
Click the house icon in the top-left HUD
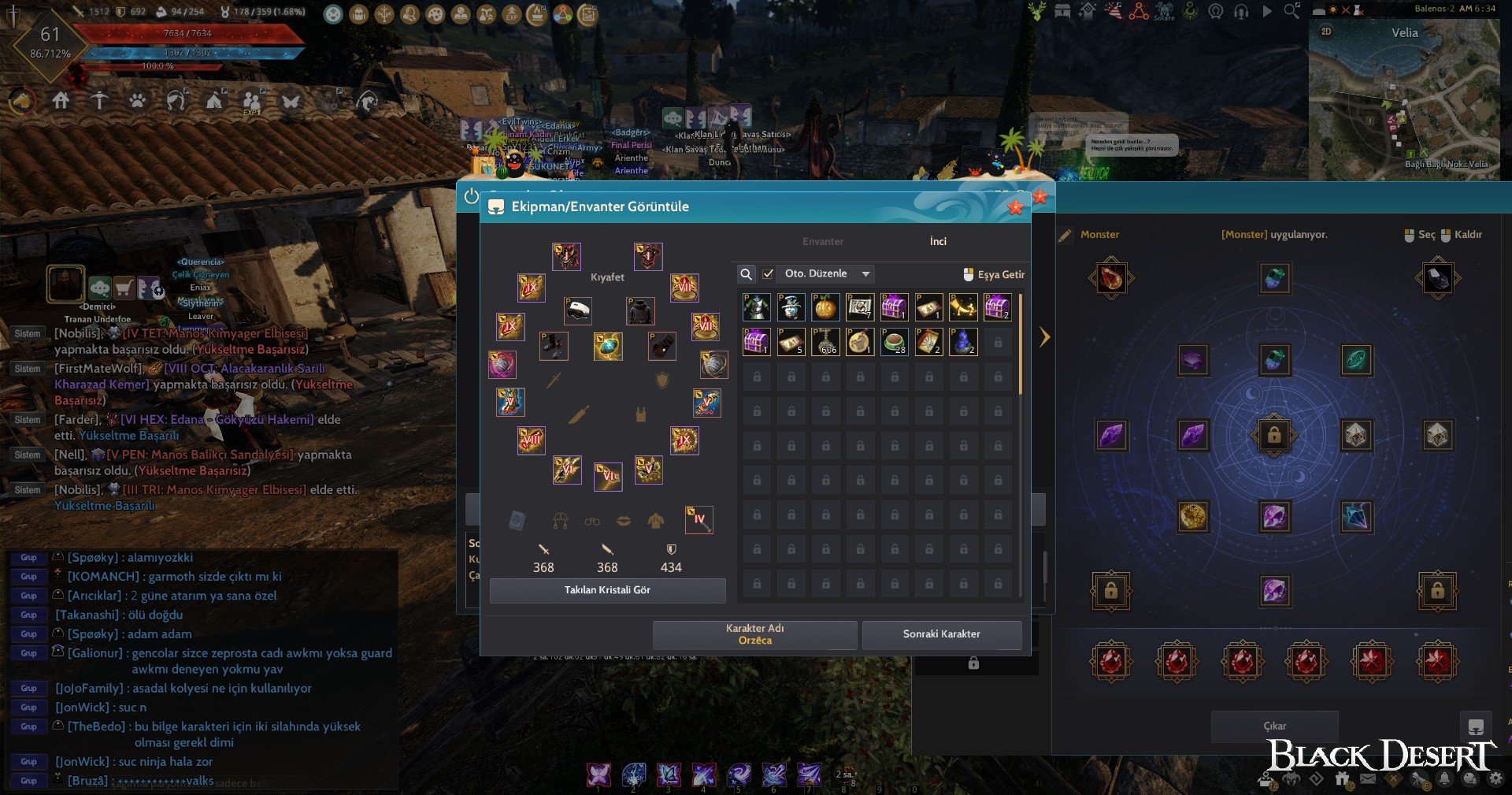tap(61, 101)
